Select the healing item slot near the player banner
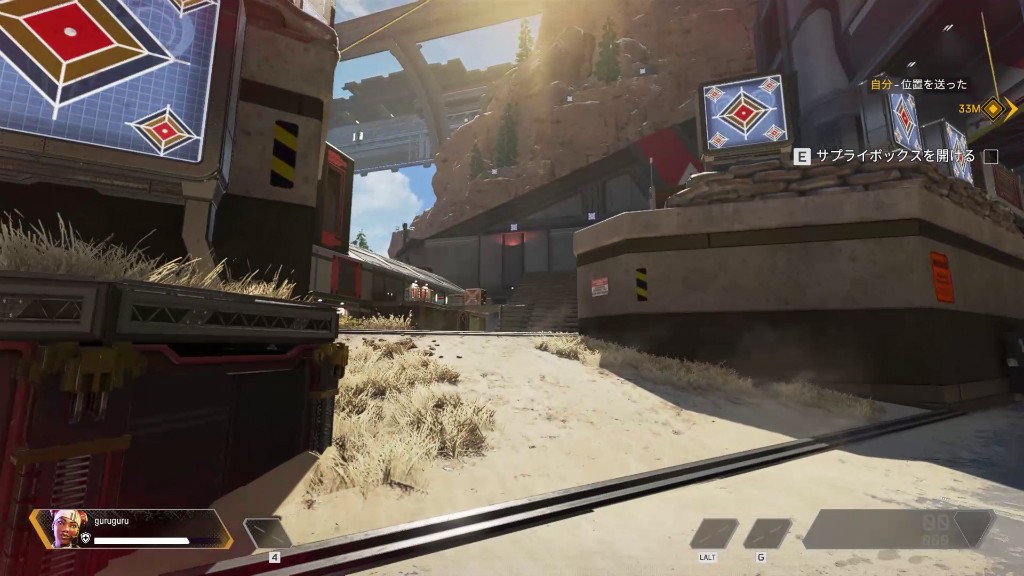 coord(267,533)
